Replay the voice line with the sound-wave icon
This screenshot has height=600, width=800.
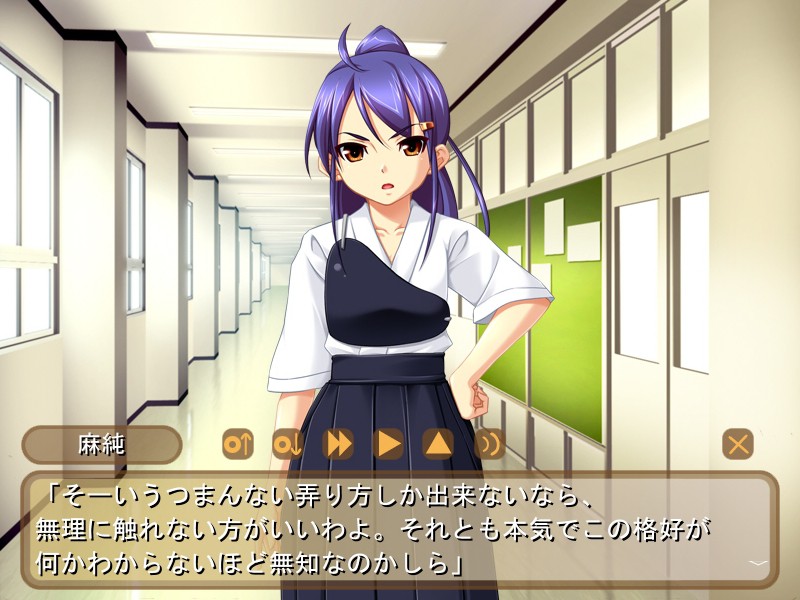489,443
